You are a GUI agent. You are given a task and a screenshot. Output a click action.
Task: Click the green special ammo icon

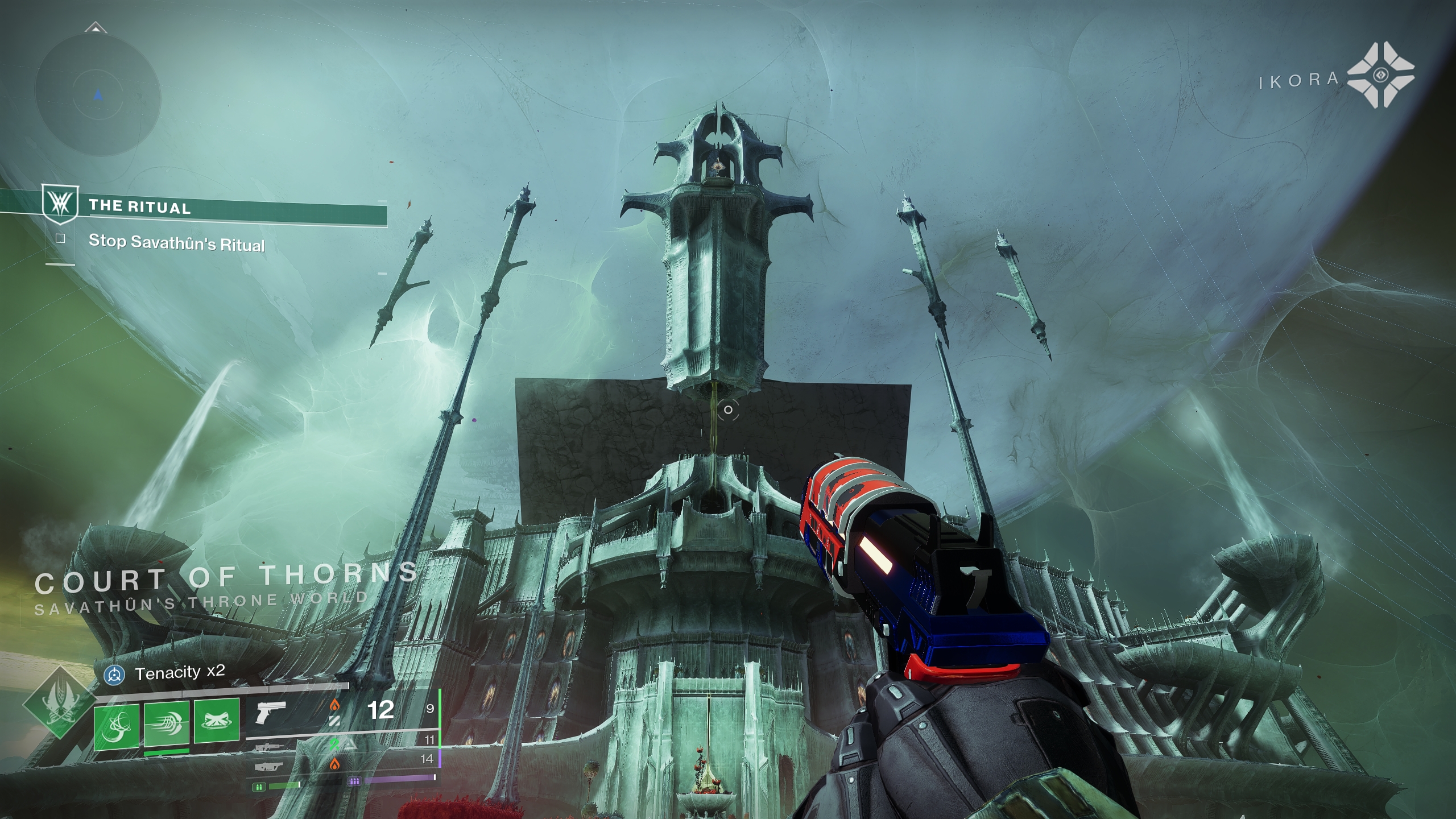pos(259,787)
